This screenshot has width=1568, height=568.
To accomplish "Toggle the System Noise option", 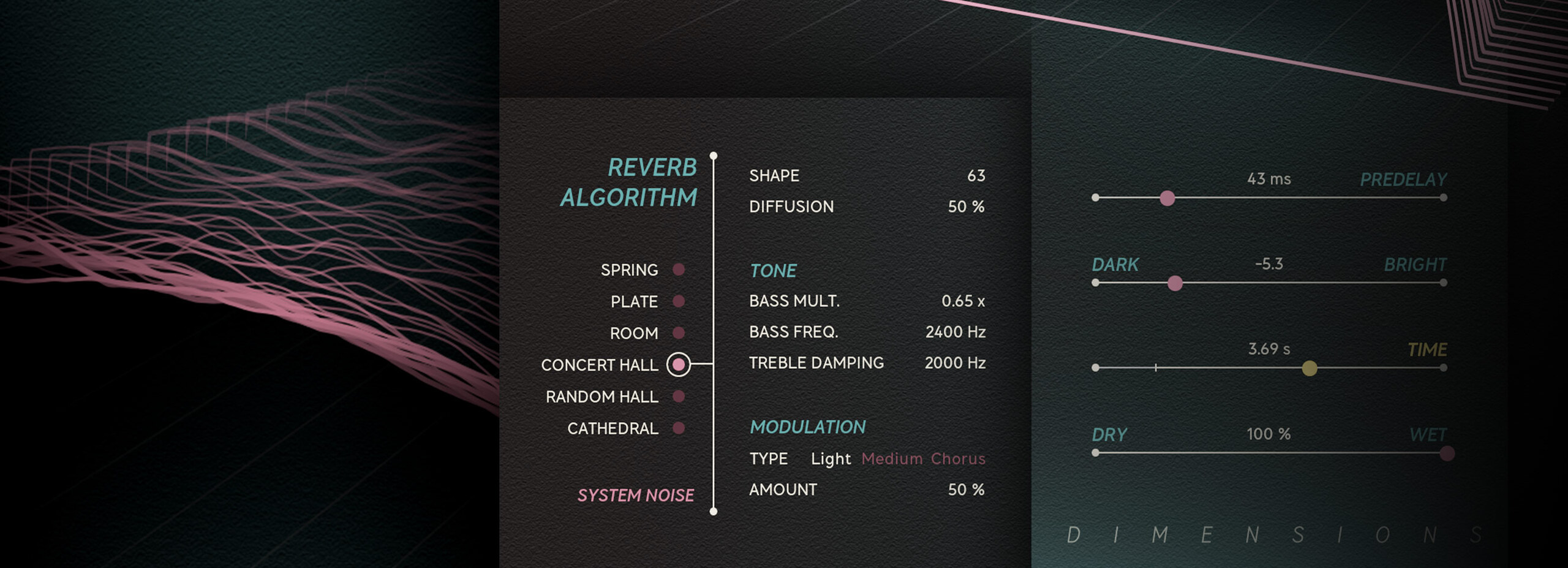I will point(635,495).
